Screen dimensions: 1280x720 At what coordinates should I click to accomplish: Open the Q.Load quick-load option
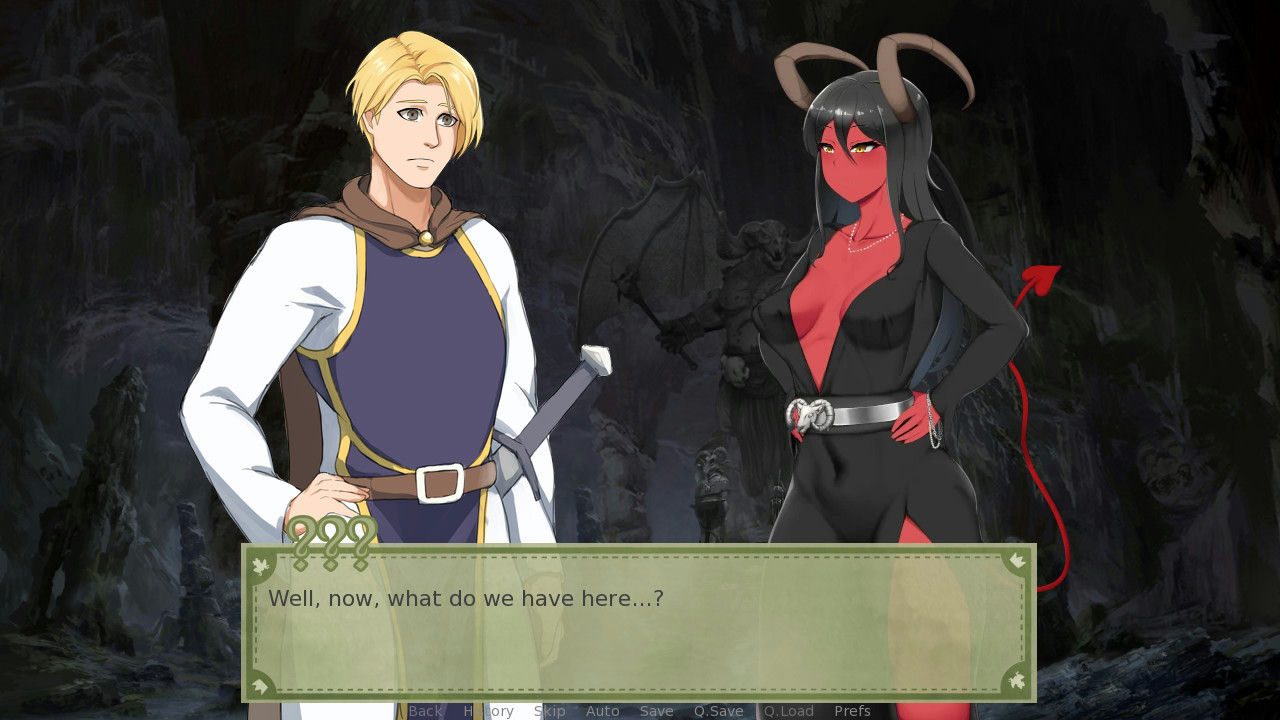(x=787, y=711)
